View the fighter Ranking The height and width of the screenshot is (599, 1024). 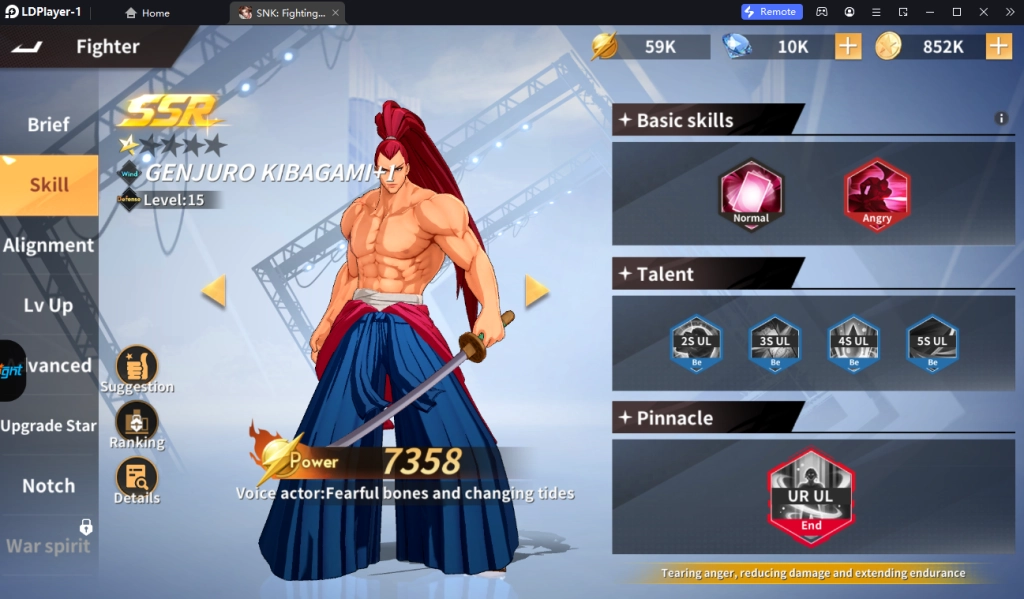pyautogui.click(x=137, y=422)
